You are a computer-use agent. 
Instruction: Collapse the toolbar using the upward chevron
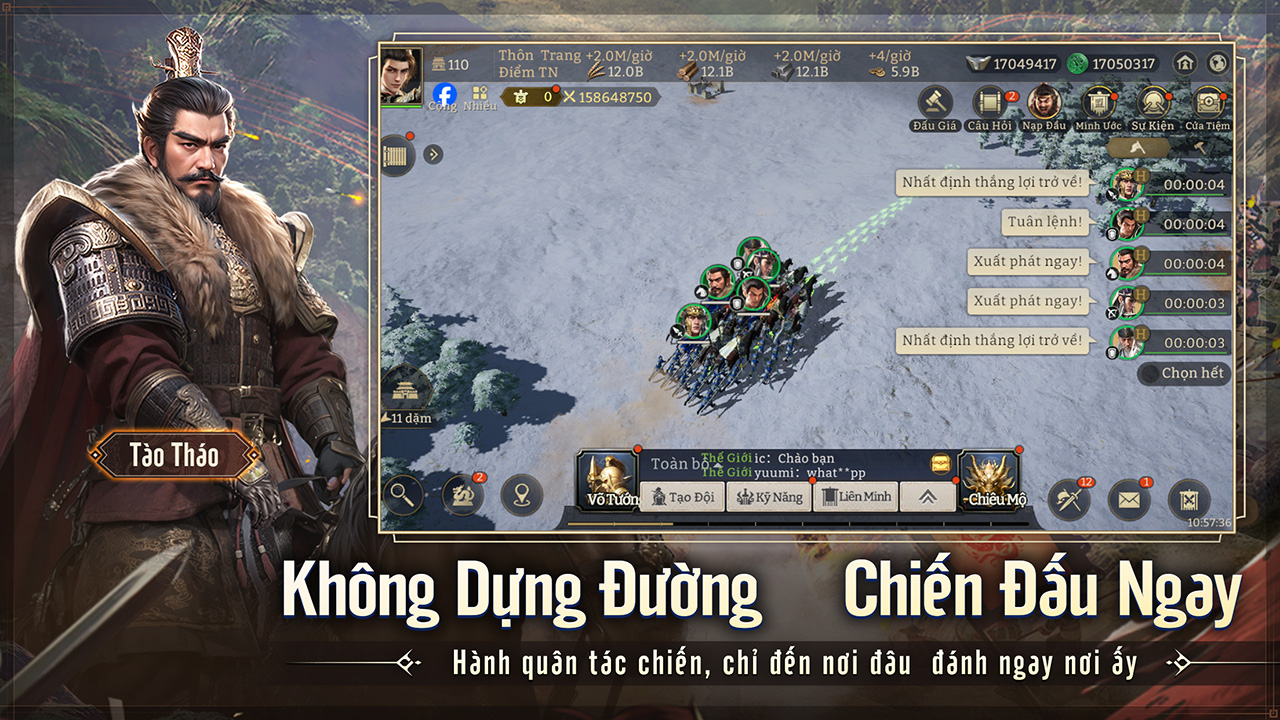[x=928, y=494]
